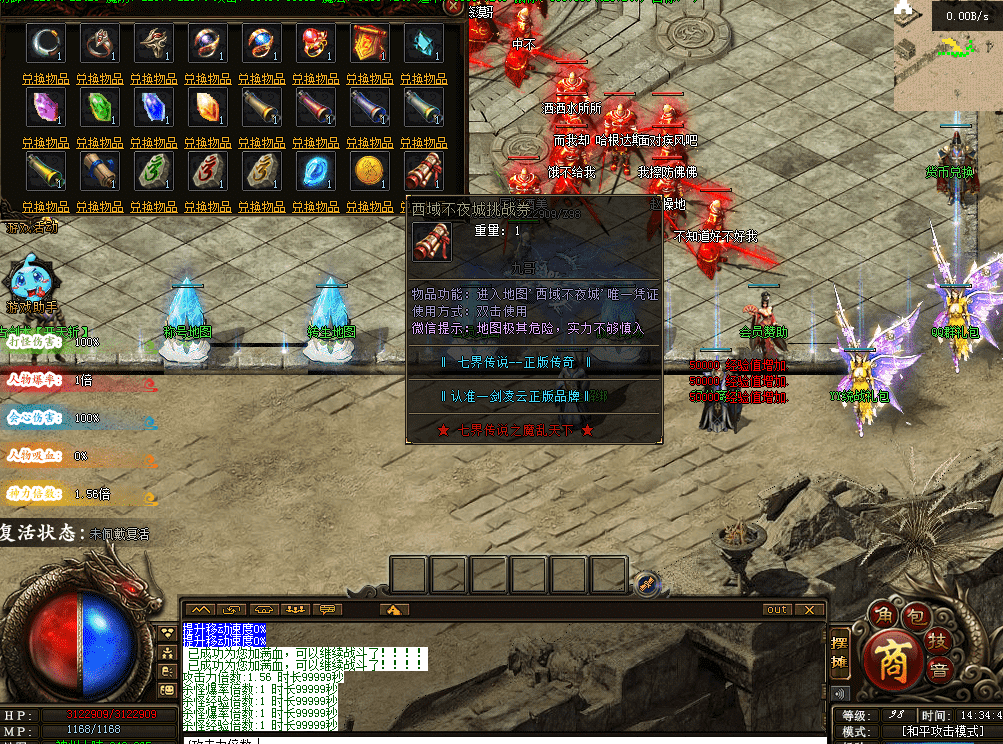Pick the green gem item
The image size is (1003, 744).
tap(100, 107)
